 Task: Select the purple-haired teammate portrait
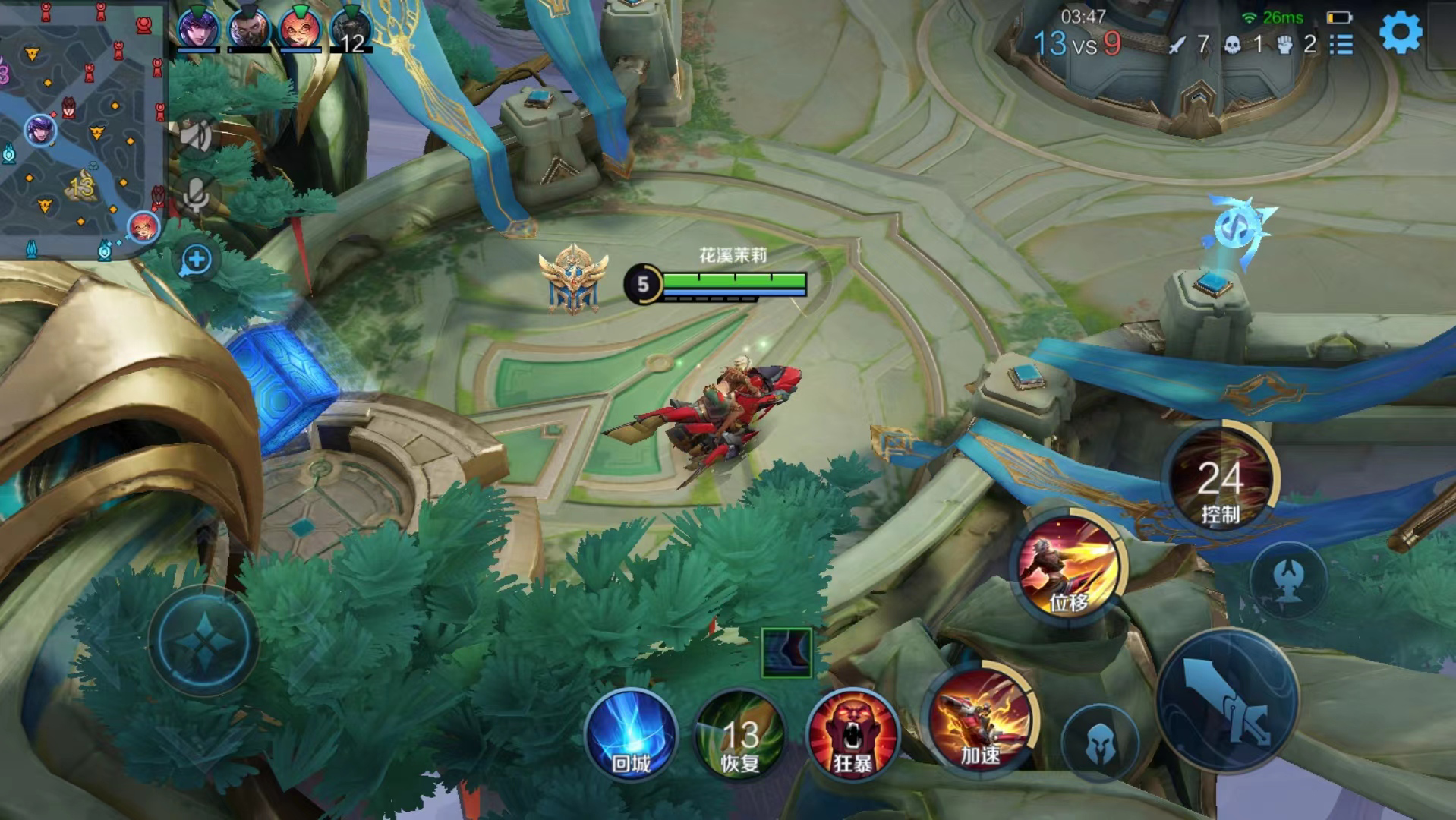click(x=198, y=29)
